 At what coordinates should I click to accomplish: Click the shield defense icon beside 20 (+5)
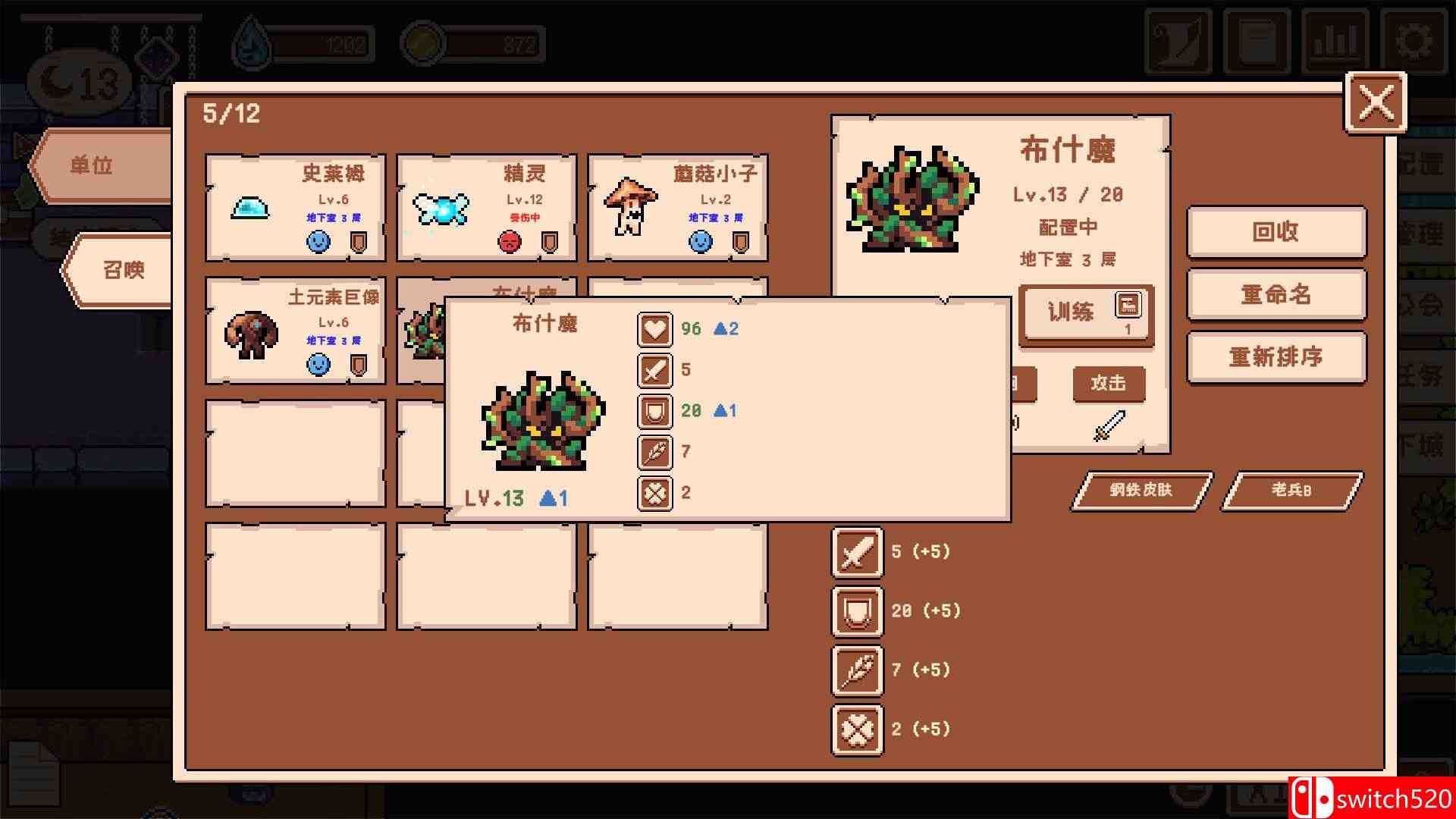855,610
